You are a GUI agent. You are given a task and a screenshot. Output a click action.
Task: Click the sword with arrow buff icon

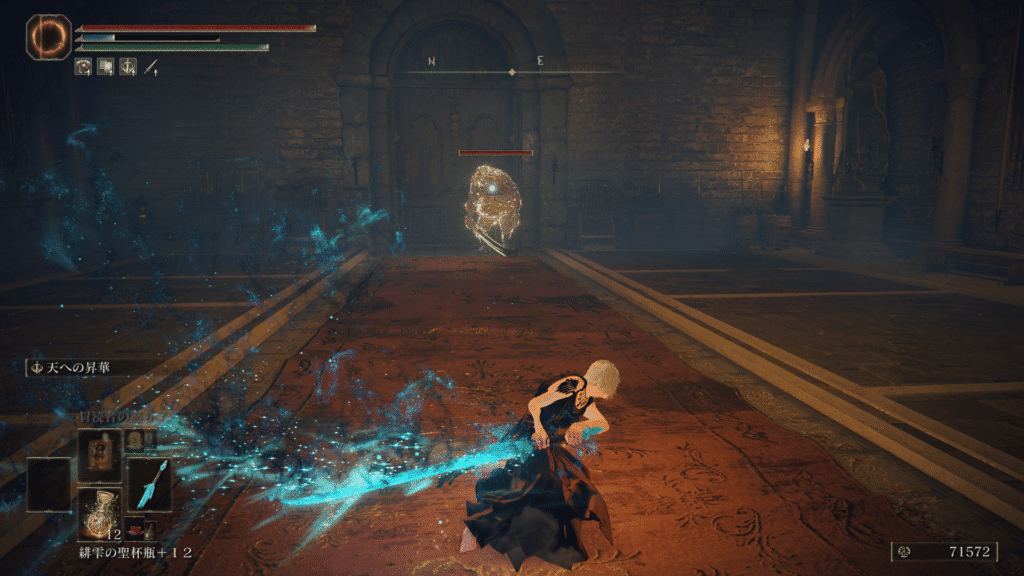pos(151,68)
